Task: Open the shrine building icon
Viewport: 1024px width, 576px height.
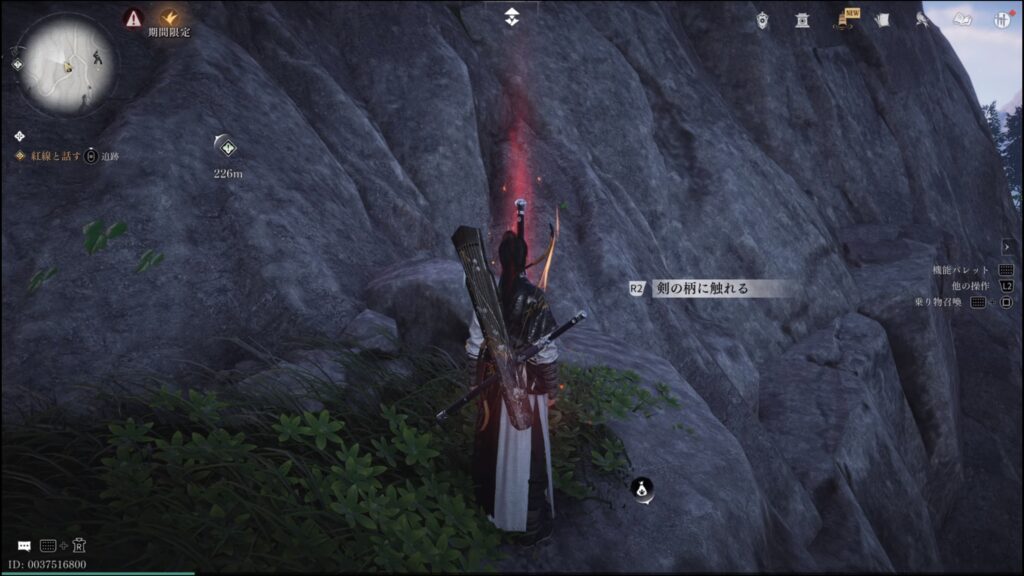Action: (802, 20)
